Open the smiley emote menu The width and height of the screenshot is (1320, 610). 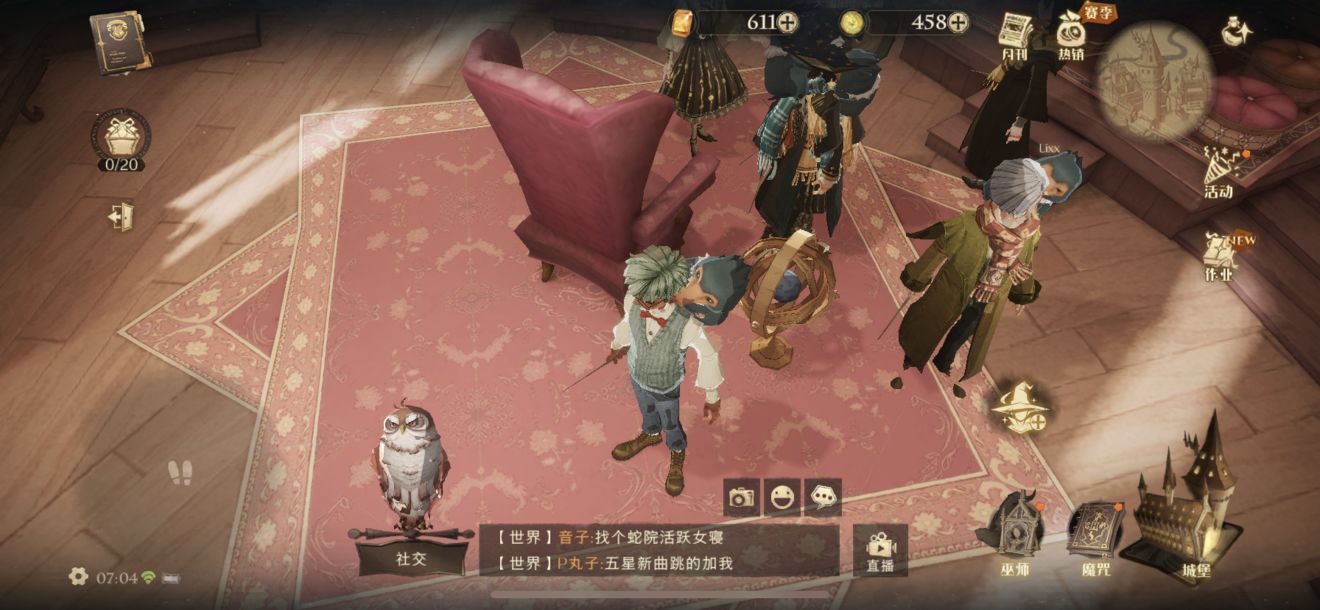pos(782,496)
